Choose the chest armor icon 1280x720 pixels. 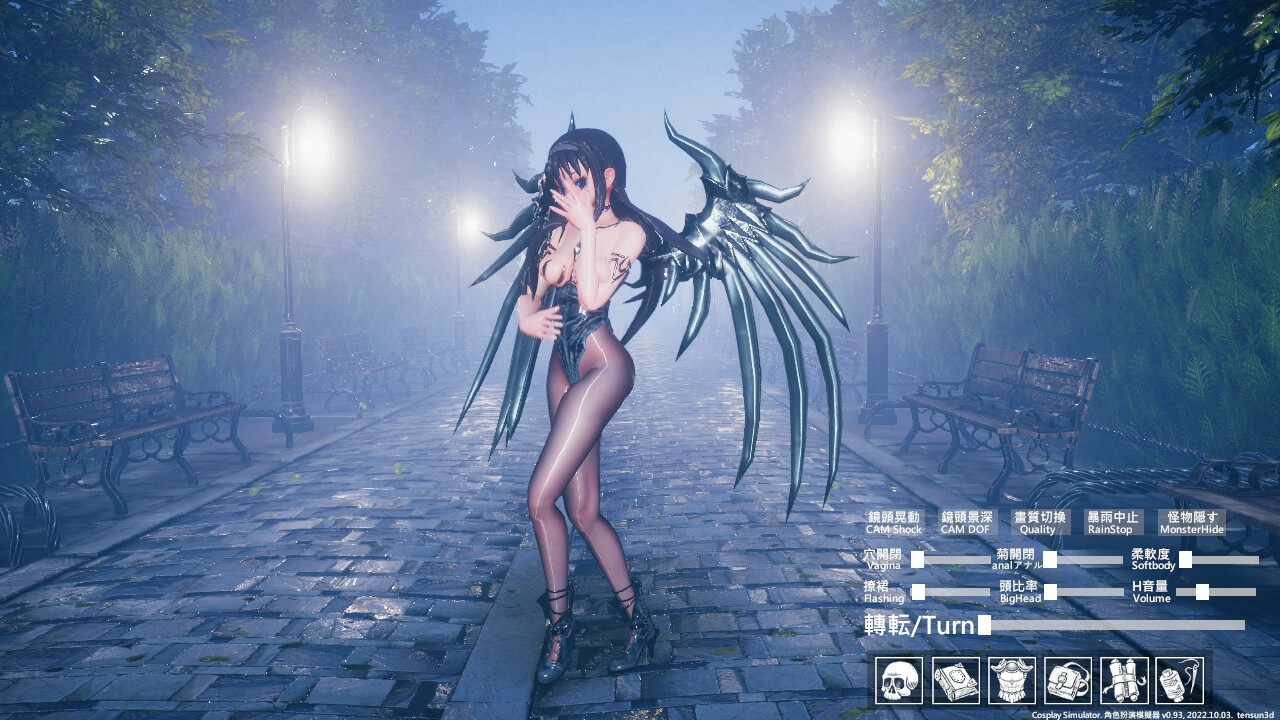(1011, 681)
